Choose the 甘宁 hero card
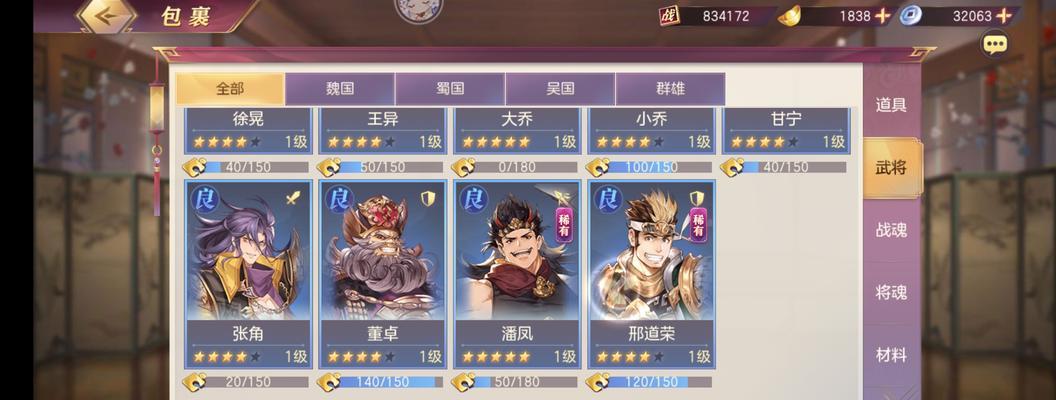 click(x=786, y=131)
